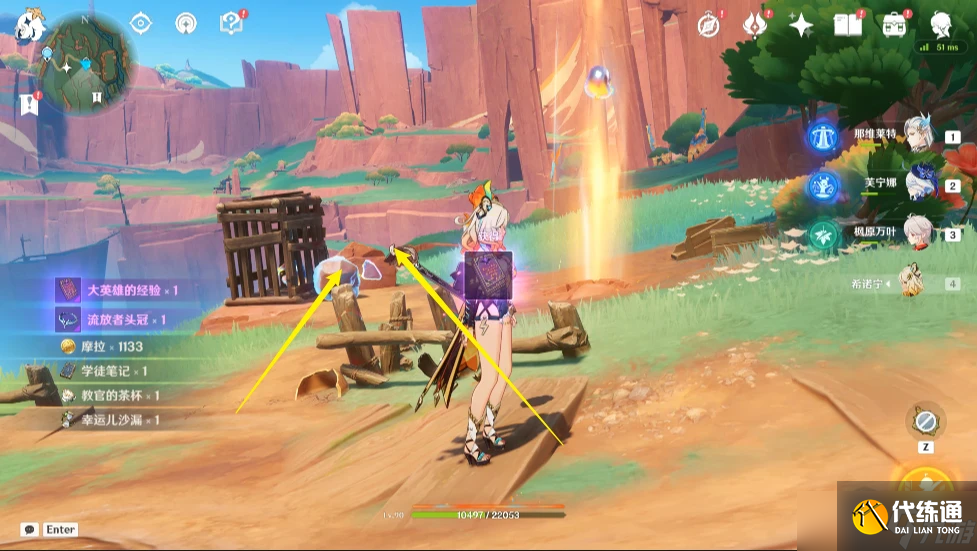Open the battle pass winged icon
977x551 pixels.
[755, 25]
